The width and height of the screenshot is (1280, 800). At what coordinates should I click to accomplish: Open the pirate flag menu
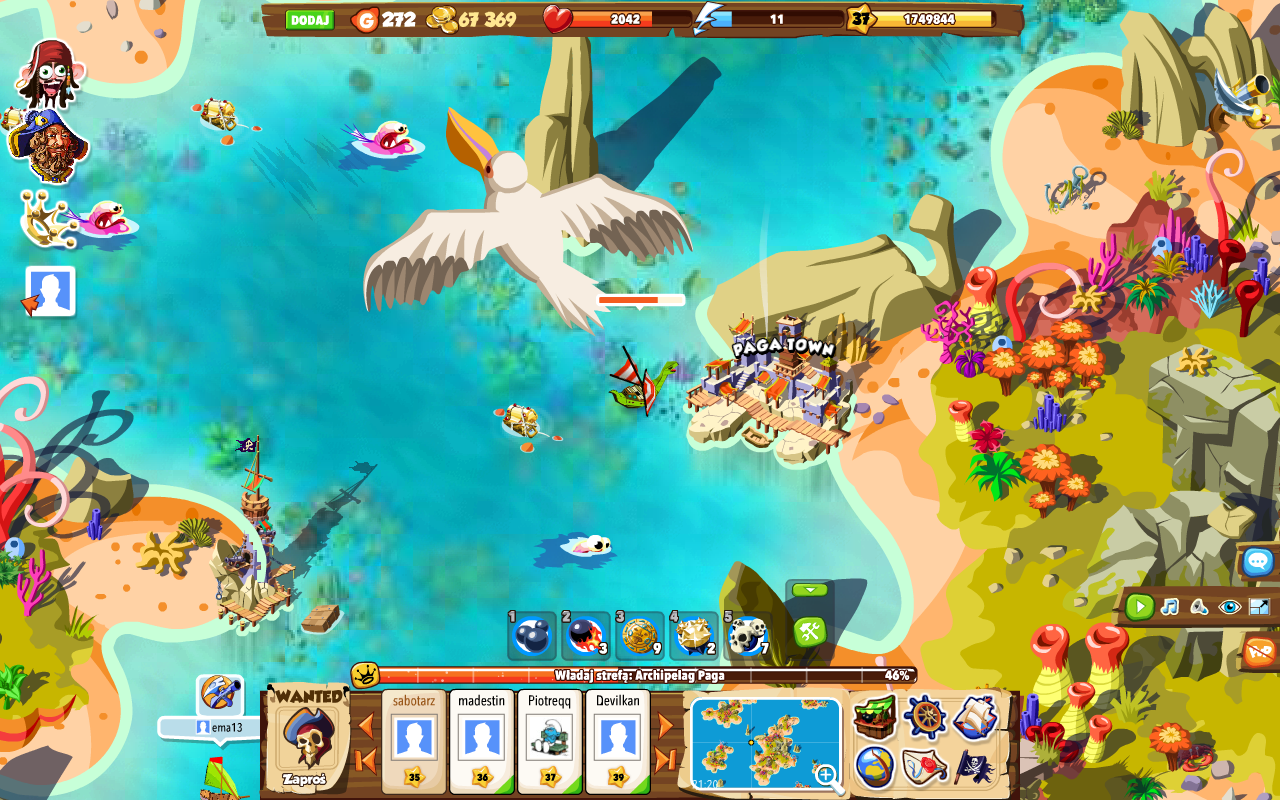(974, 767)
